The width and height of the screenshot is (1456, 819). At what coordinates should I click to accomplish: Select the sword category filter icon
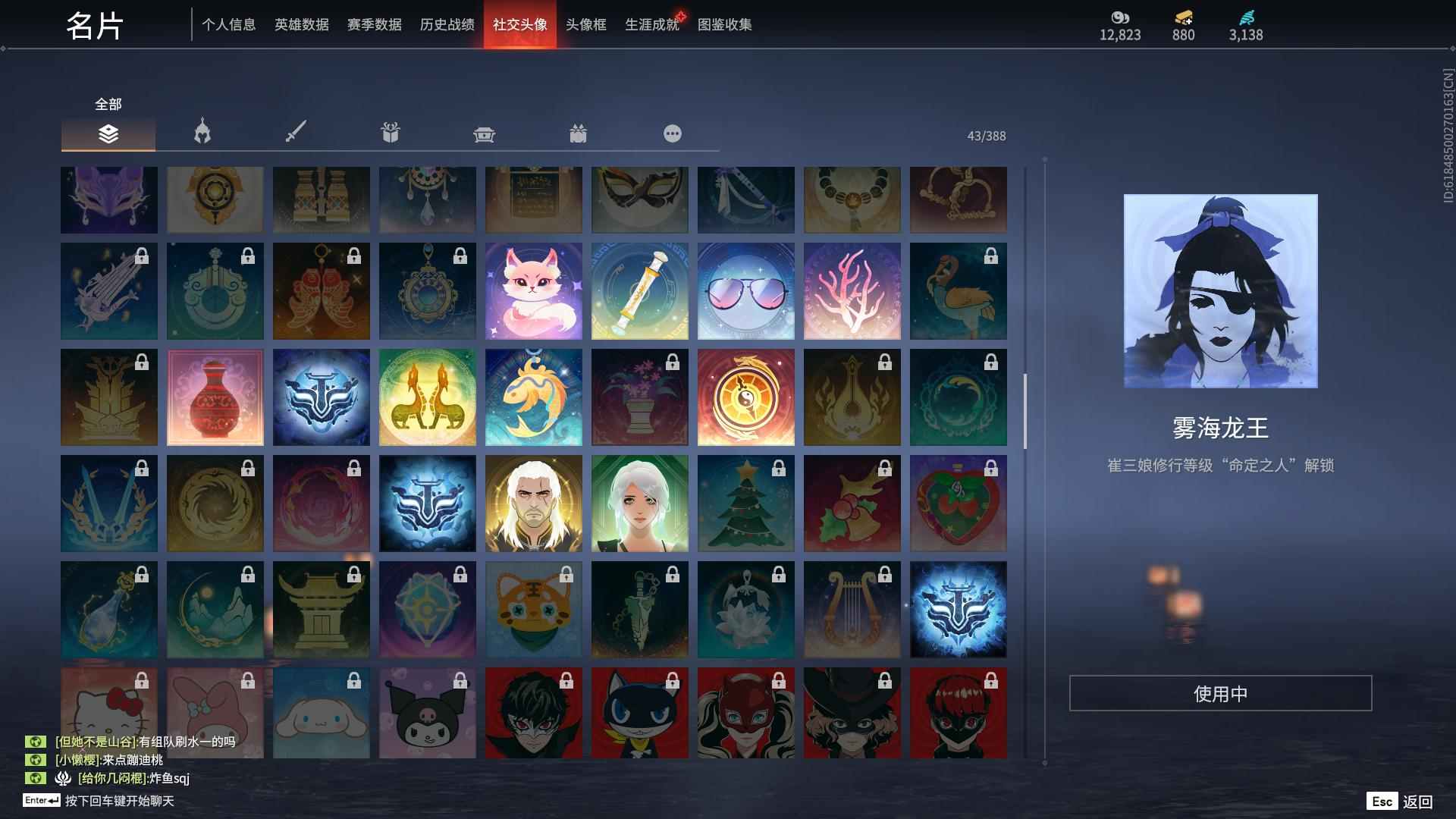point(296,133)
